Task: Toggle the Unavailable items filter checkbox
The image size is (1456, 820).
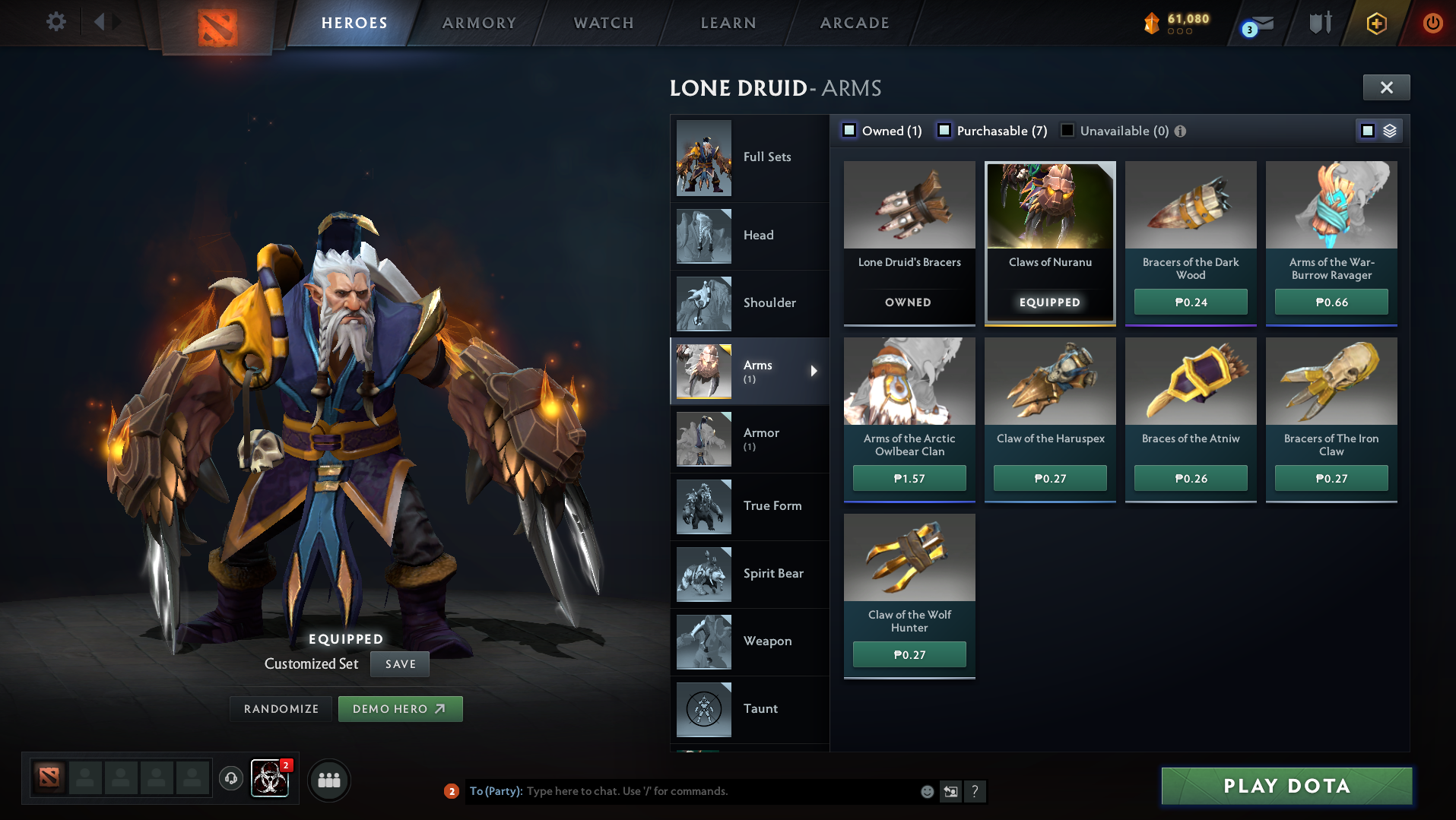Action: pyautogui.click(x=1067, y=130)
